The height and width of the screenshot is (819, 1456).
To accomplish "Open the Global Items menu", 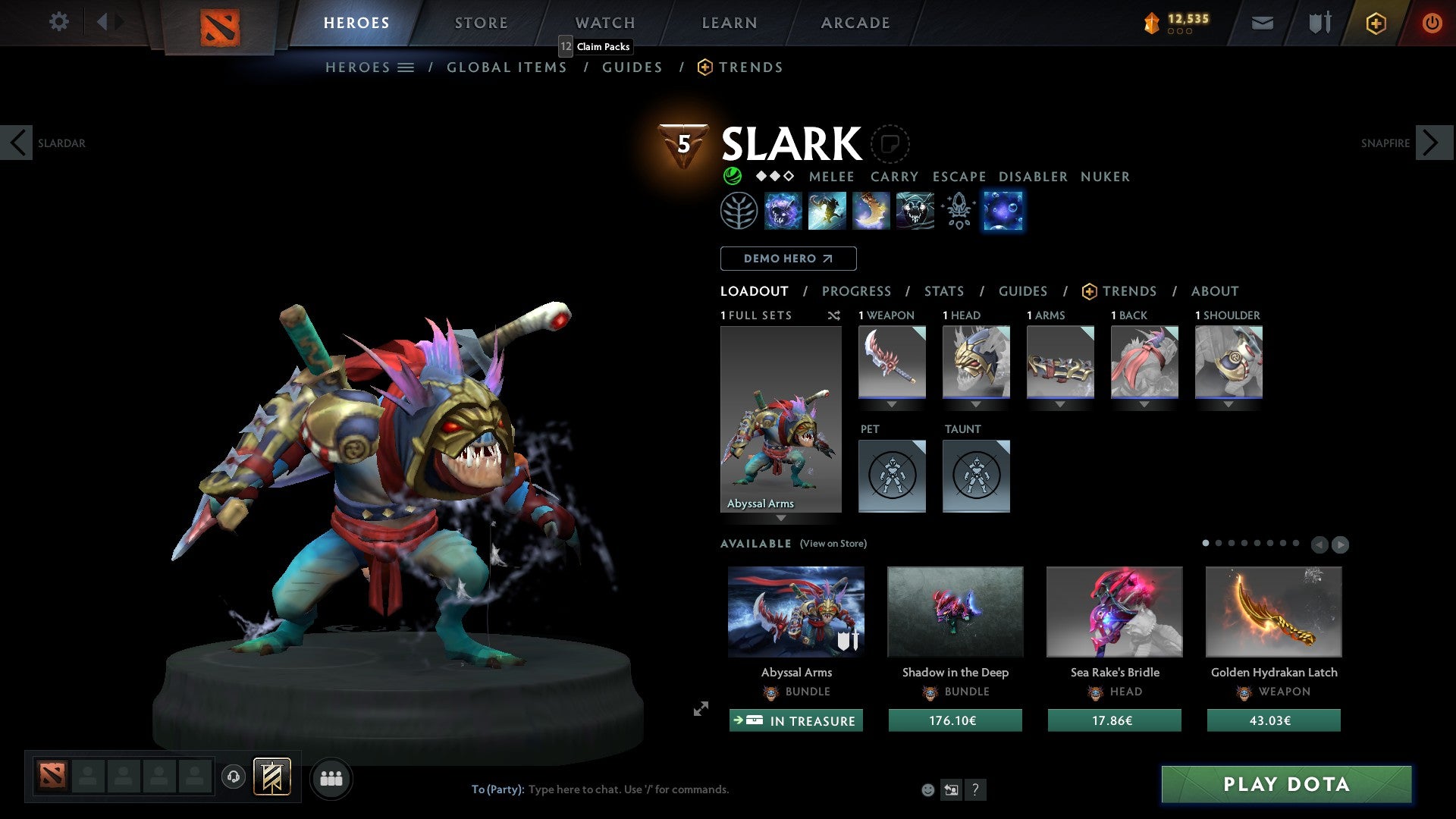I will pyautogui.click(x=507, y=67).
